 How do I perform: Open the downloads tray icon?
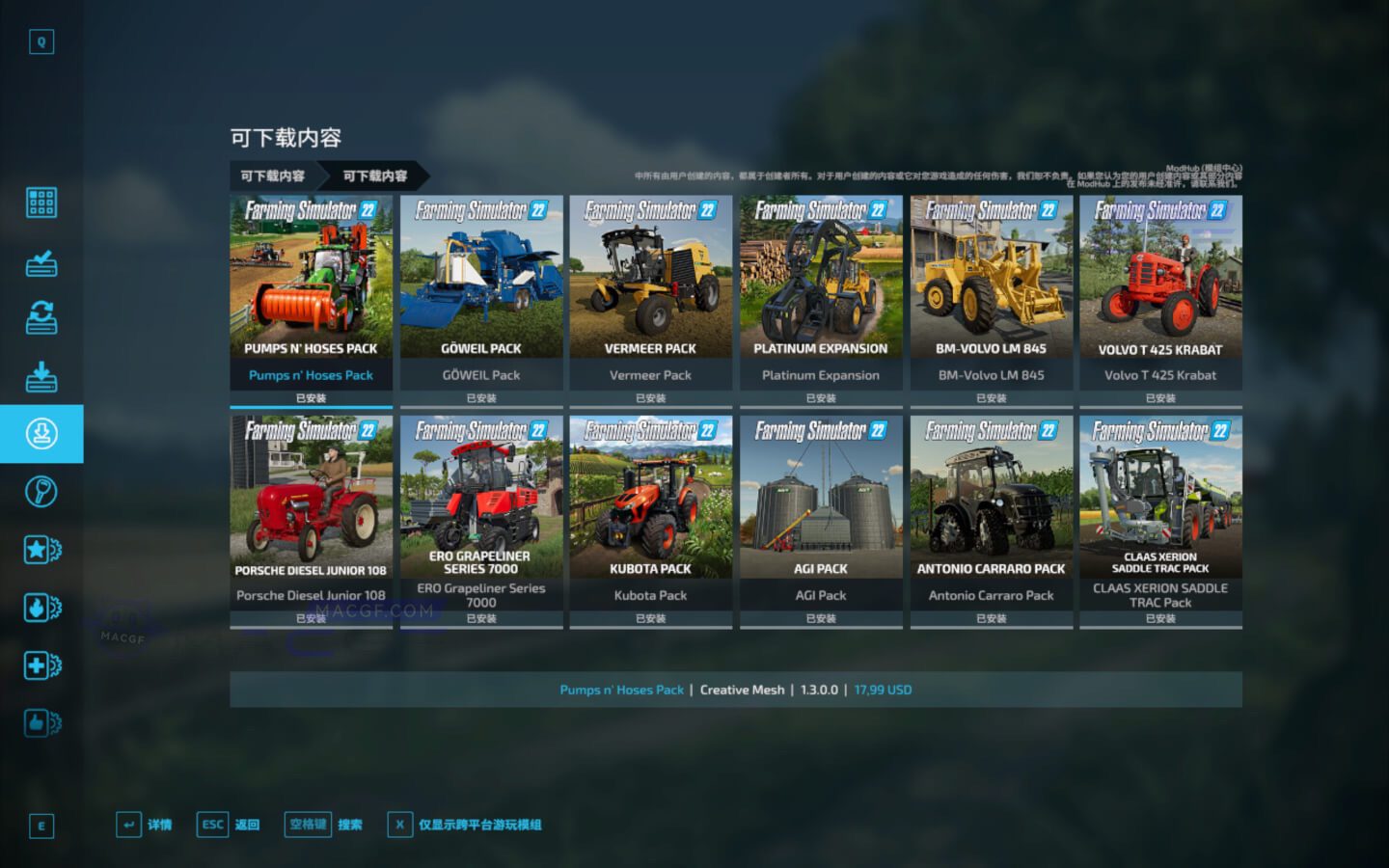41,376
